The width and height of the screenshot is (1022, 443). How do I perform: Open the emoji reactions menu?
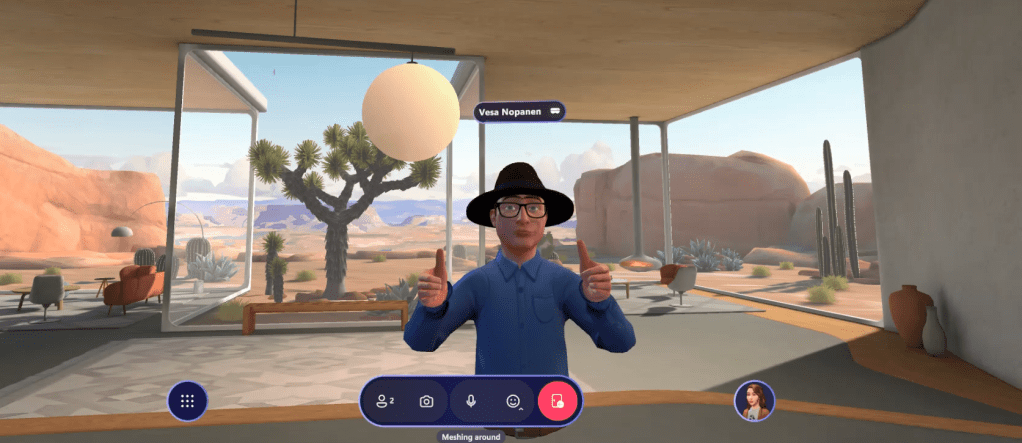514,401
